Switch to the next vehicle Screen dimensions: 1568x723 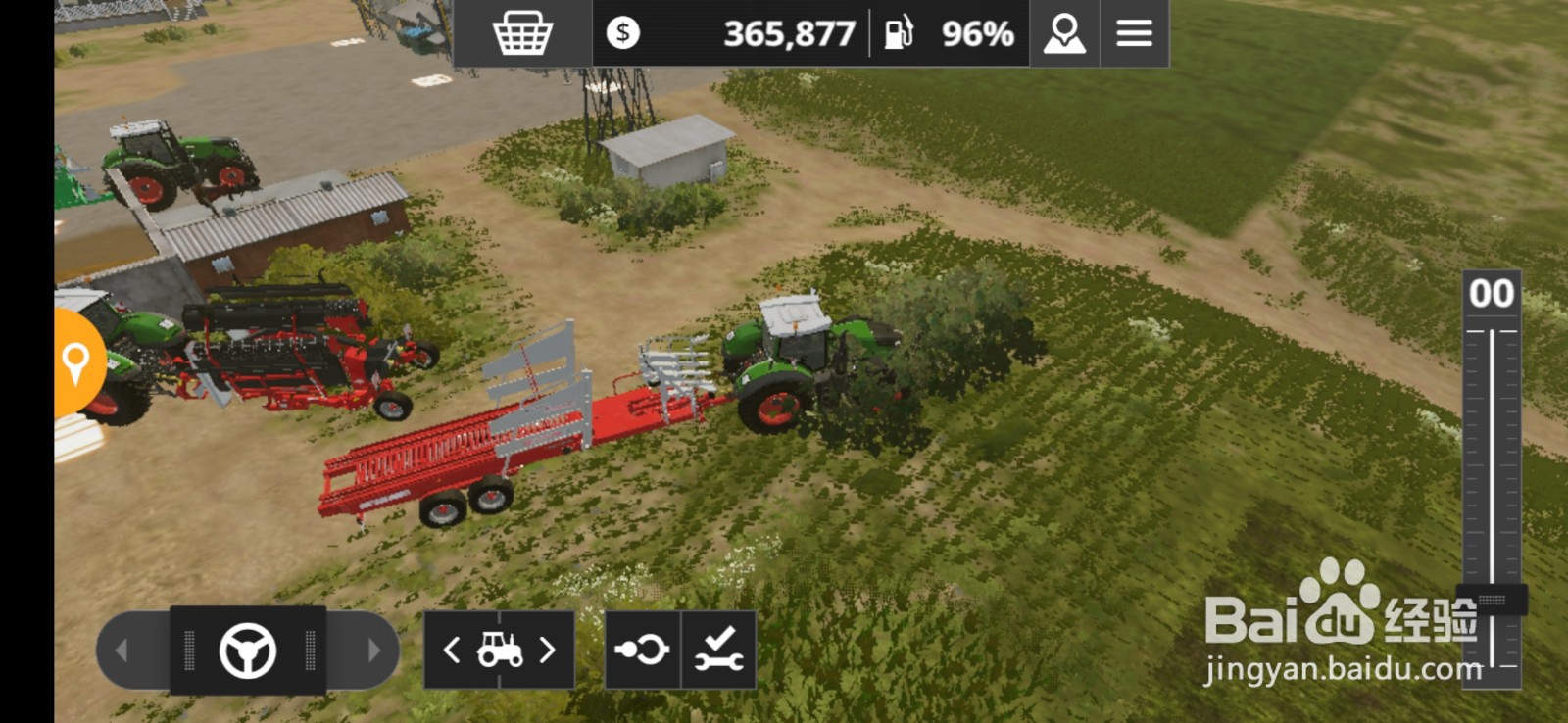point(548,650)
